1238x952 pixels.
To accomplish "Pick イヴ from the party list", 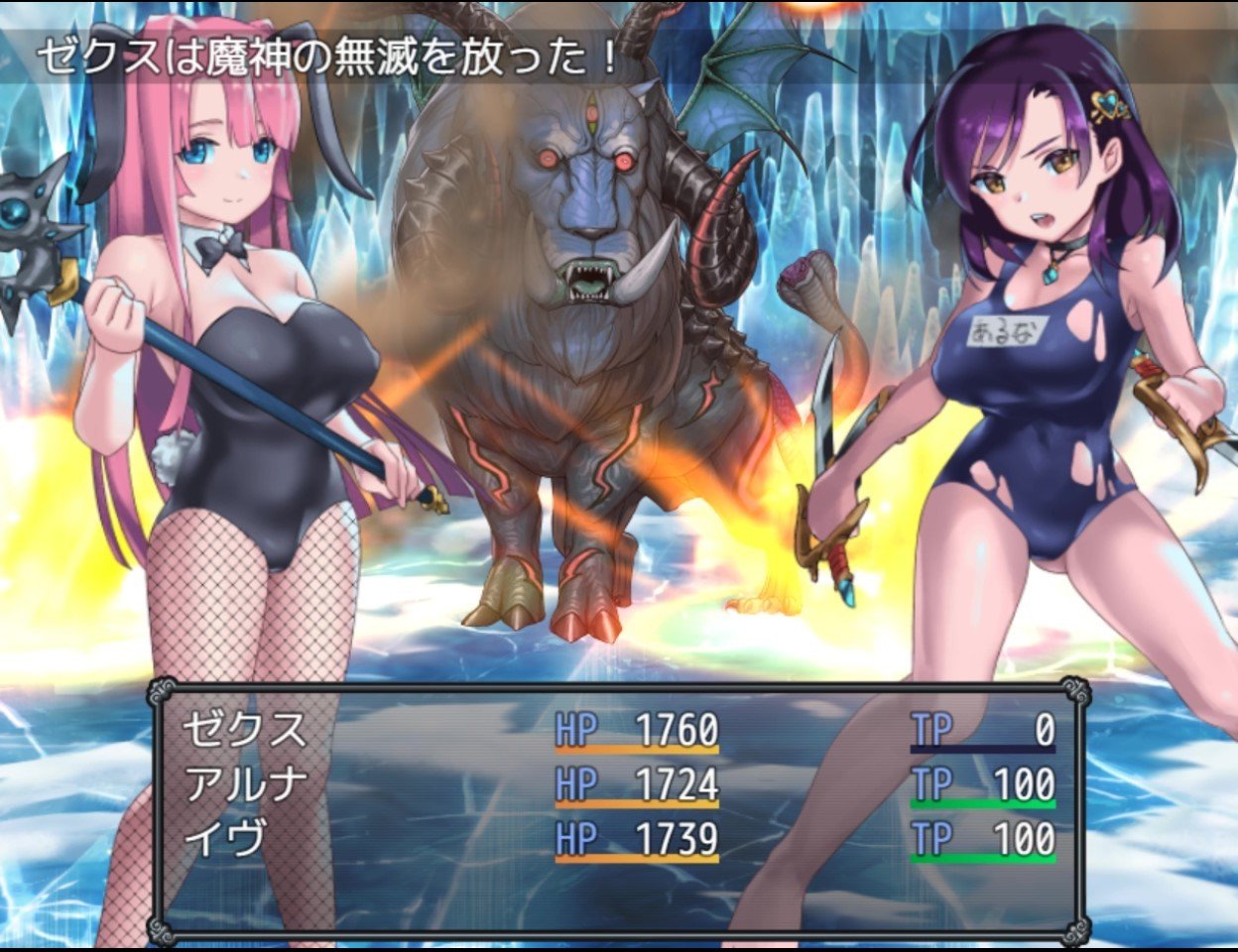I will pyautogui.click(x=225, y=839).
